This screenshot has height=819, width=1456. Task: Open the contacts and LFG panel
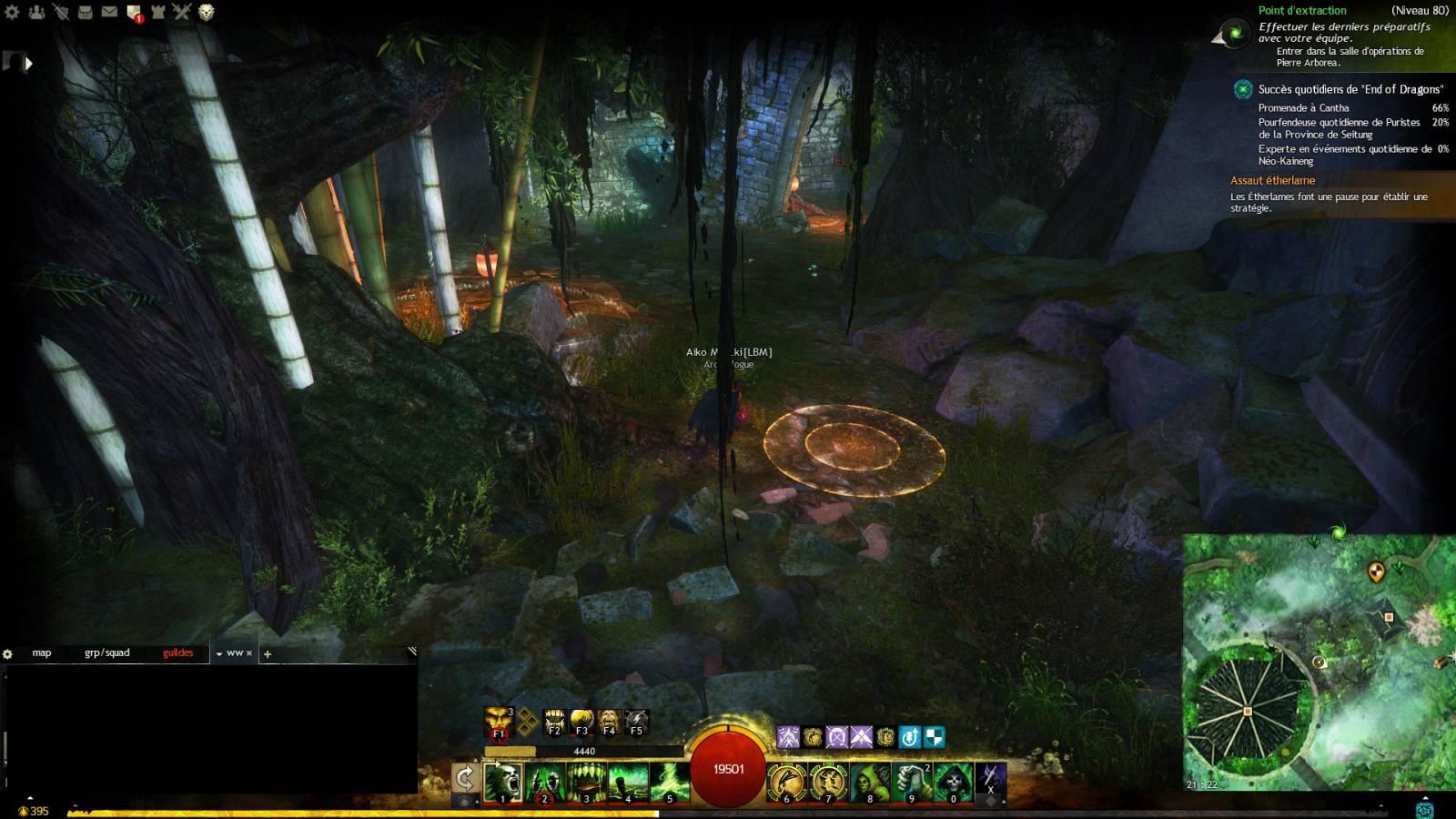coord(37,12)
